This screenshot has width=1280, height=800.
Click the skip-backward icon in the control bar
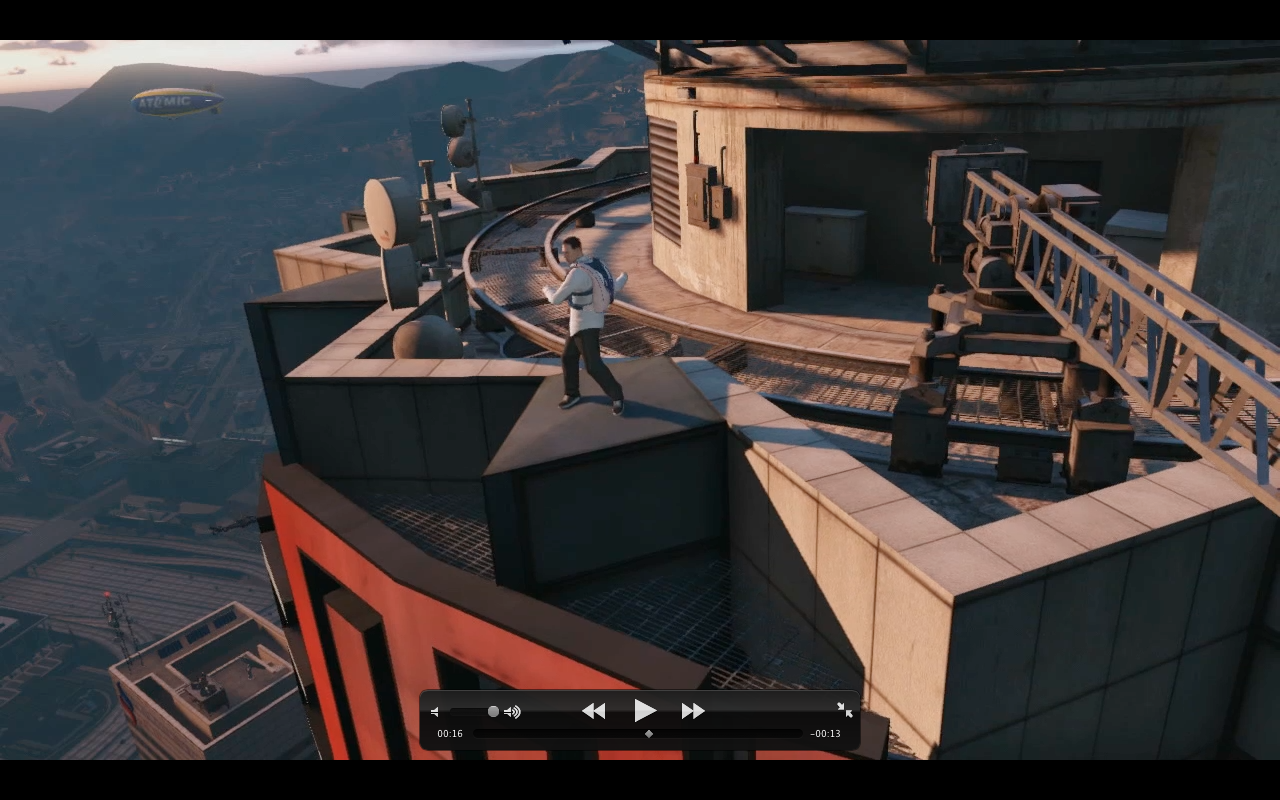click(x=593, y=710)
